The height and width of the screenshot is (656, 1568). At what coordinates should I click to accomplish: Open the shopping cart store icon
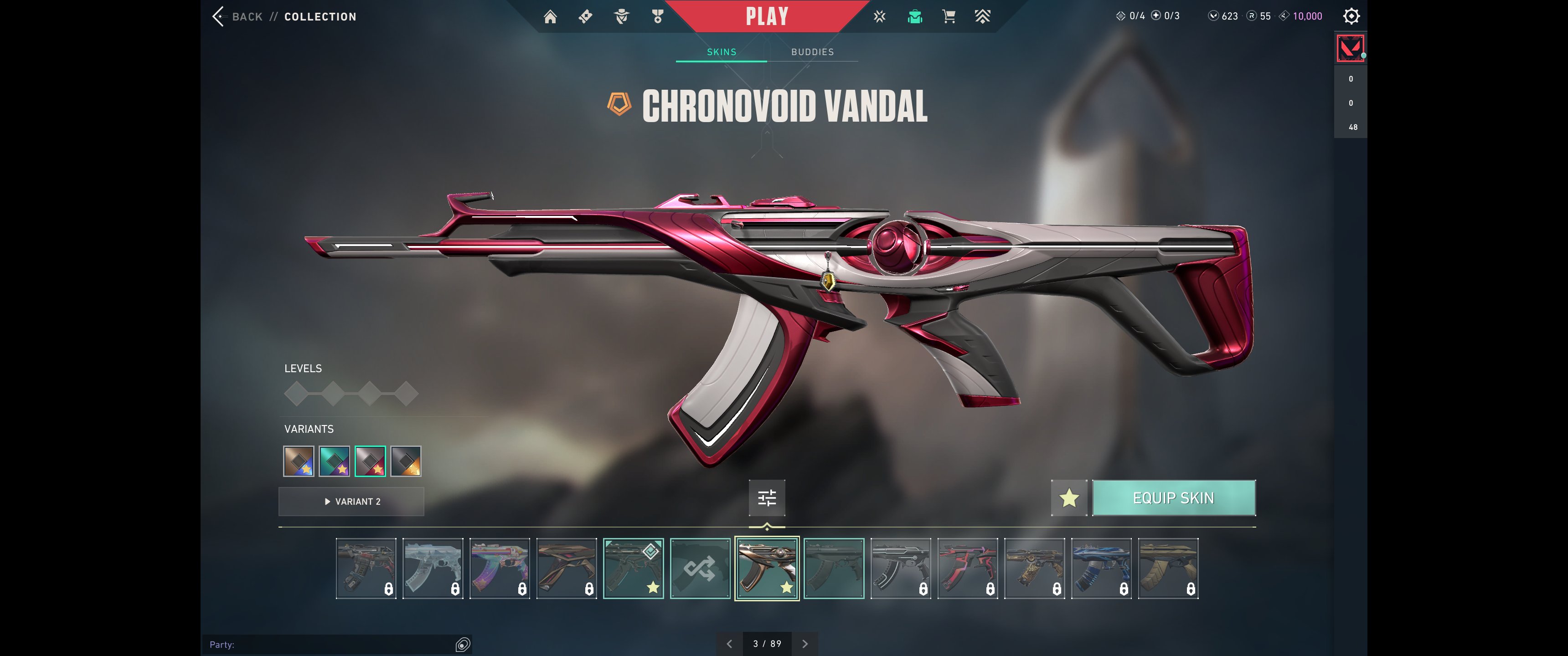[x=949, y=16]
